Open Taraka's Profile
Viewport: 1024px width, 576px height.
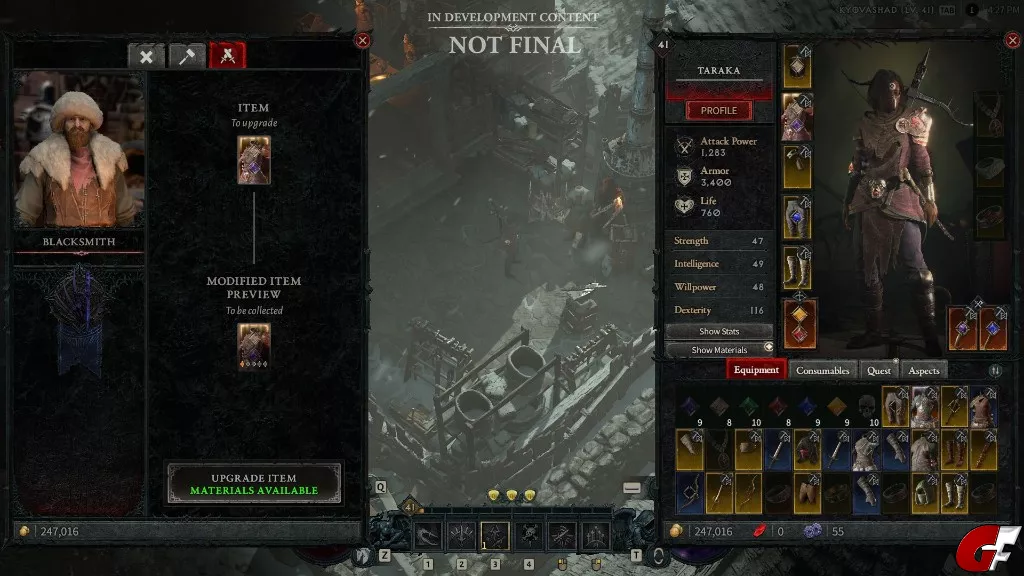tap(718, 110)
